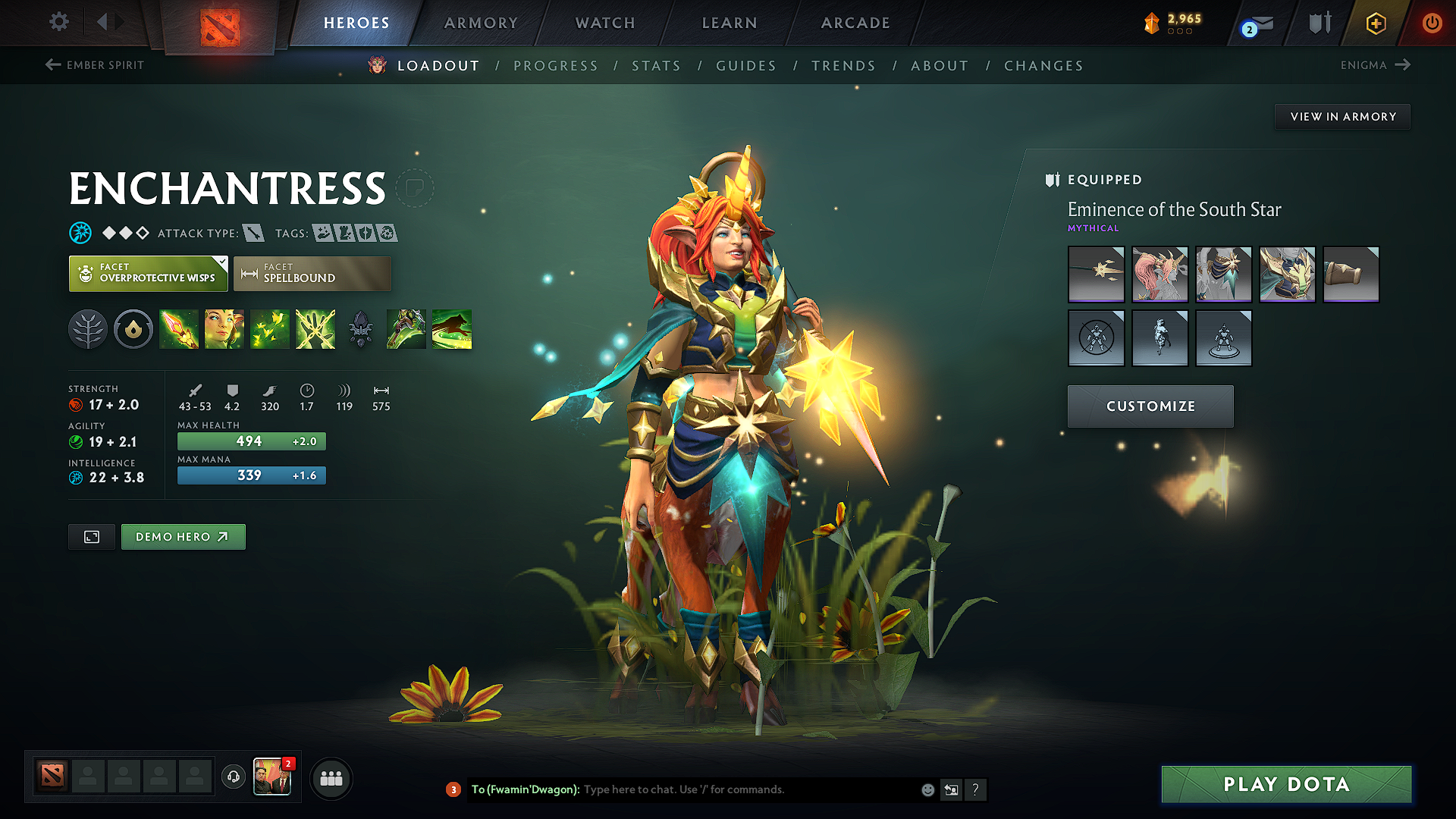Click the Max Health bar showing 494

tap(251, 441)
